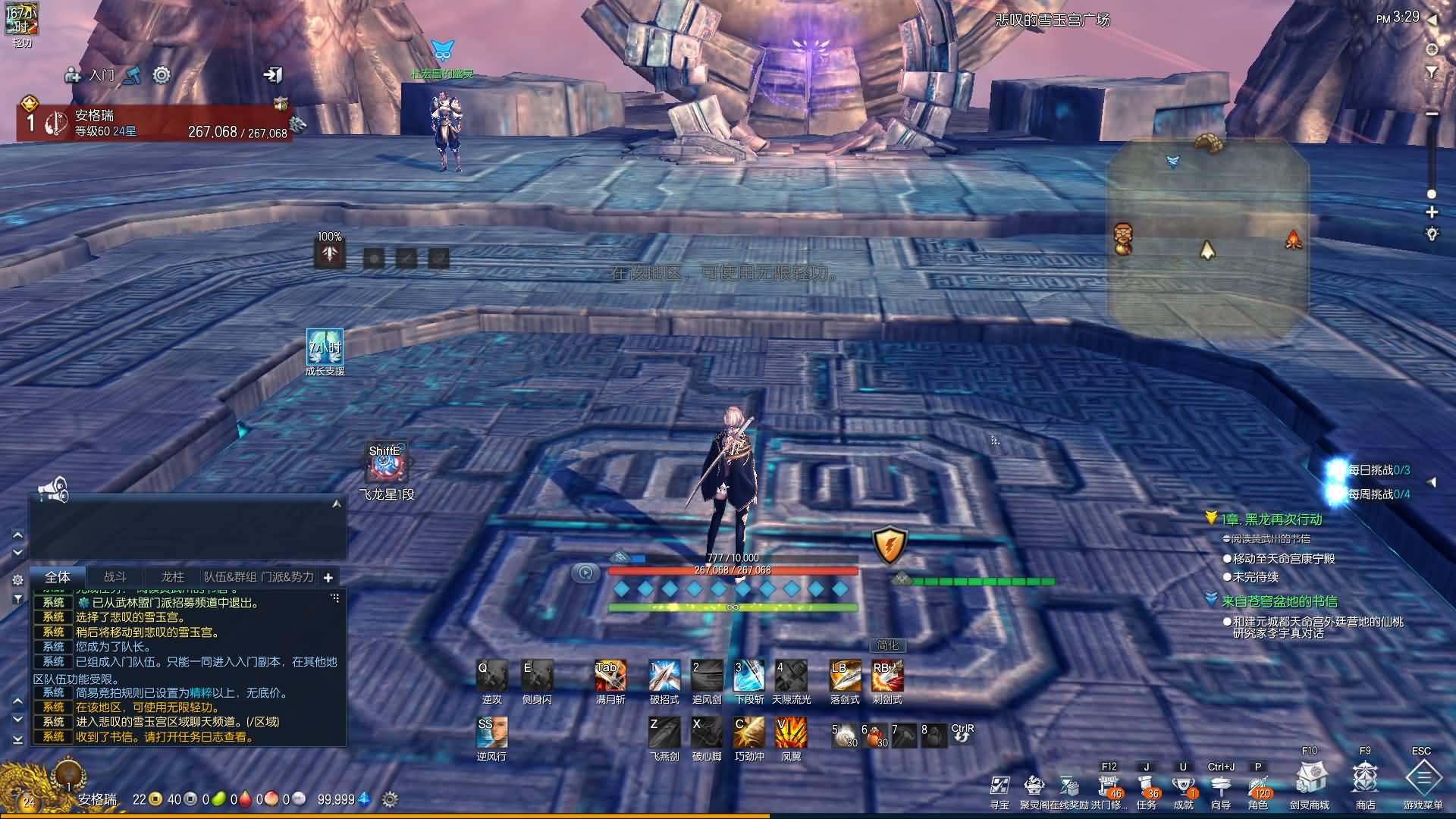Open the 游戏菜单 game menu
The width and height of the screenshot is (1456, 819).
tap(1423, 779)
